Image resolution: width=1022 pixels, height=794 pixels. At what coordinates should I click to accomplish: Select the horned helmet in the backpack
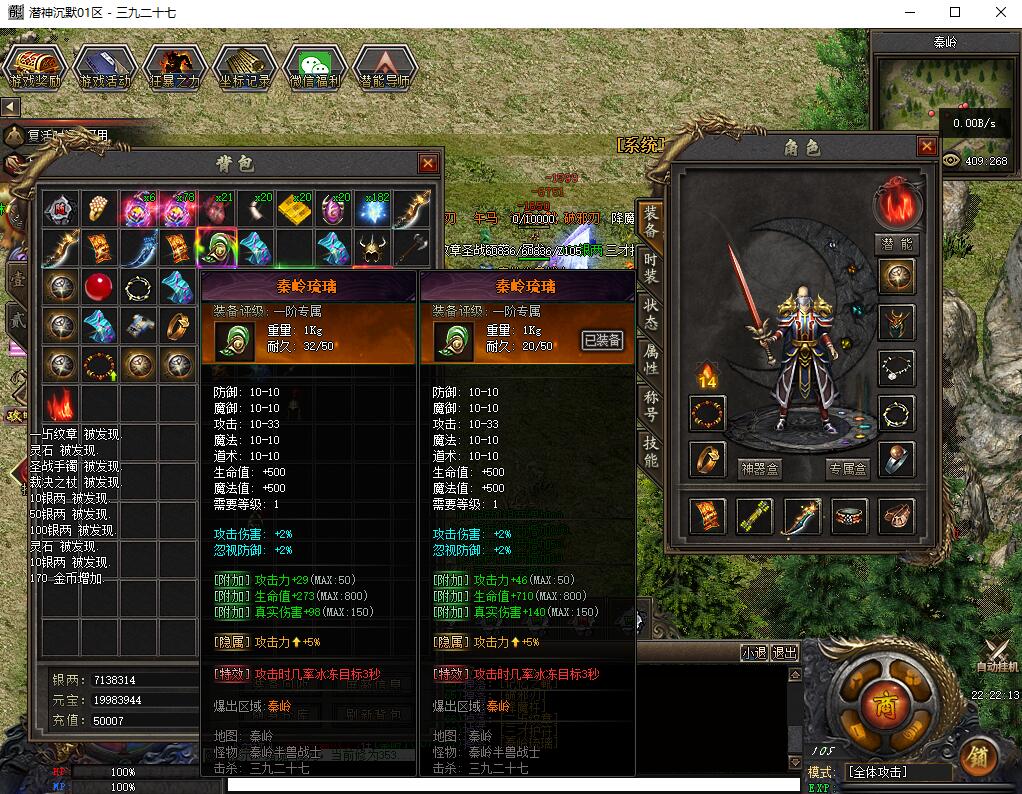373,247
